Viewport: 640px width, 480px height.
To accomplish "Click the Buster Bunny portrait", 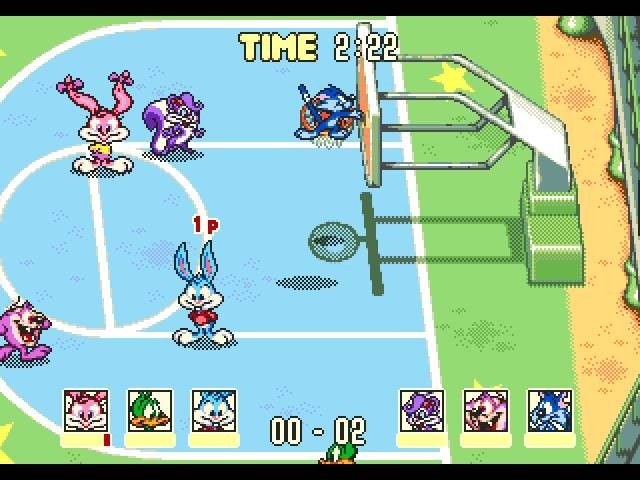I will [x=214, y=411].
